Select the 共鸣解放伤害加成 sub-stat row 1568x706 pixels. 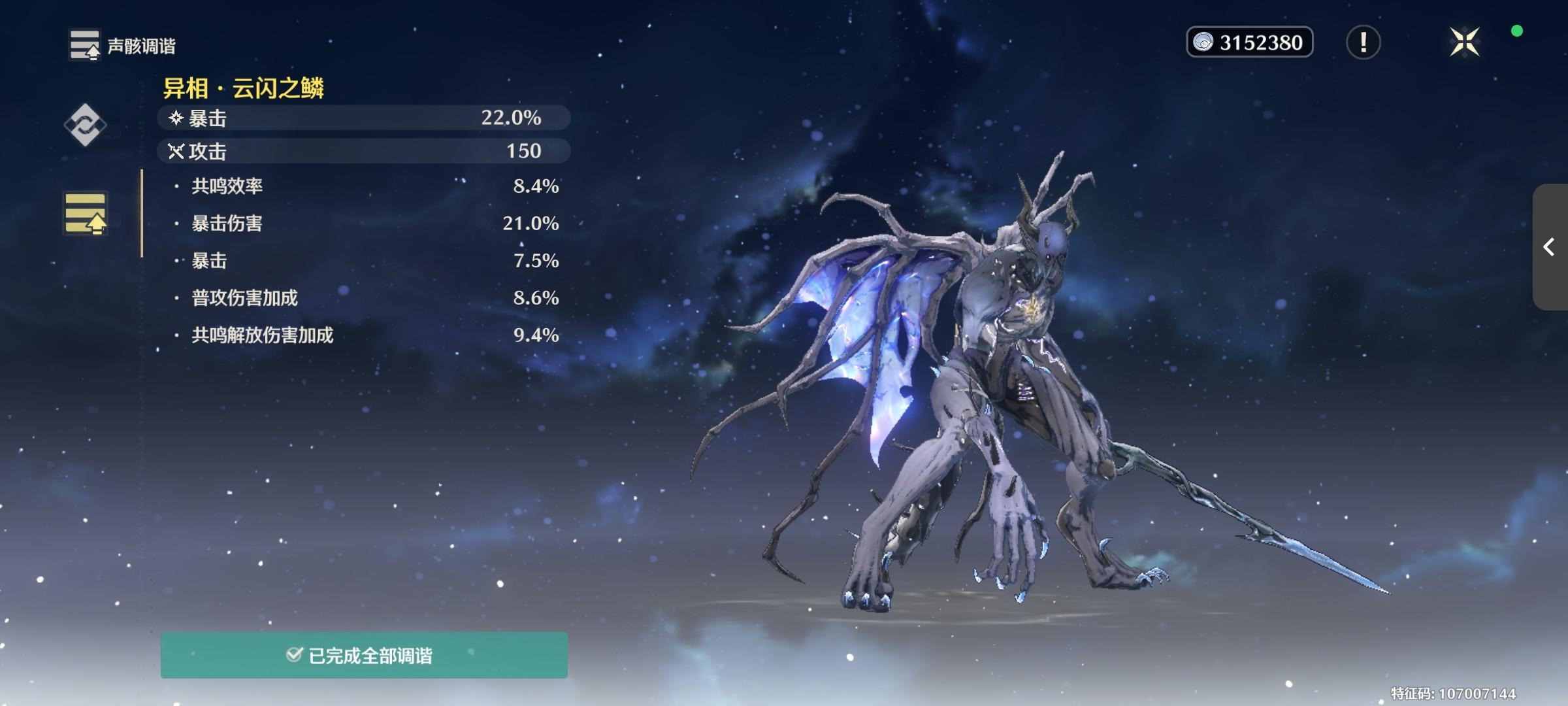(x=366, y=335)
